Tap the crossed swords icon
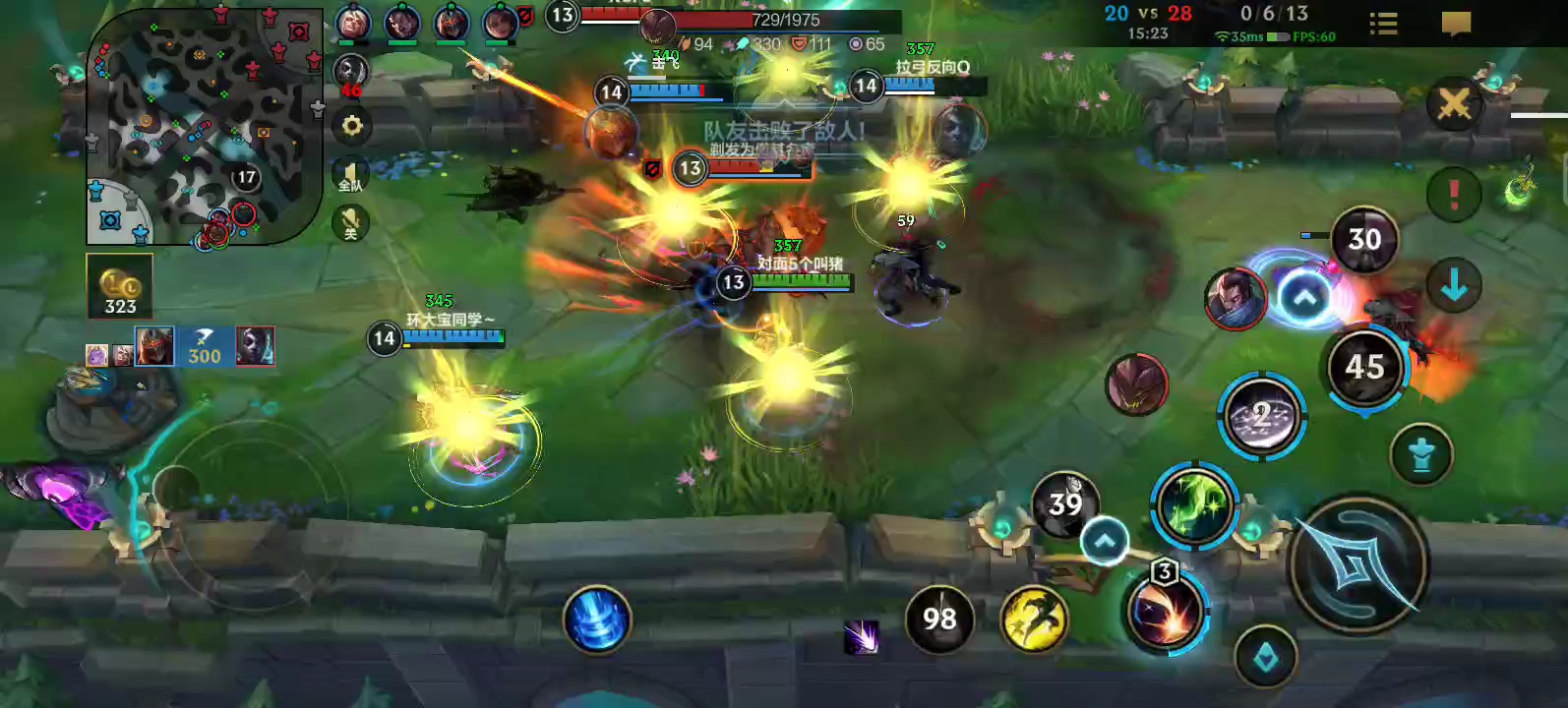 coord(1454,103)
